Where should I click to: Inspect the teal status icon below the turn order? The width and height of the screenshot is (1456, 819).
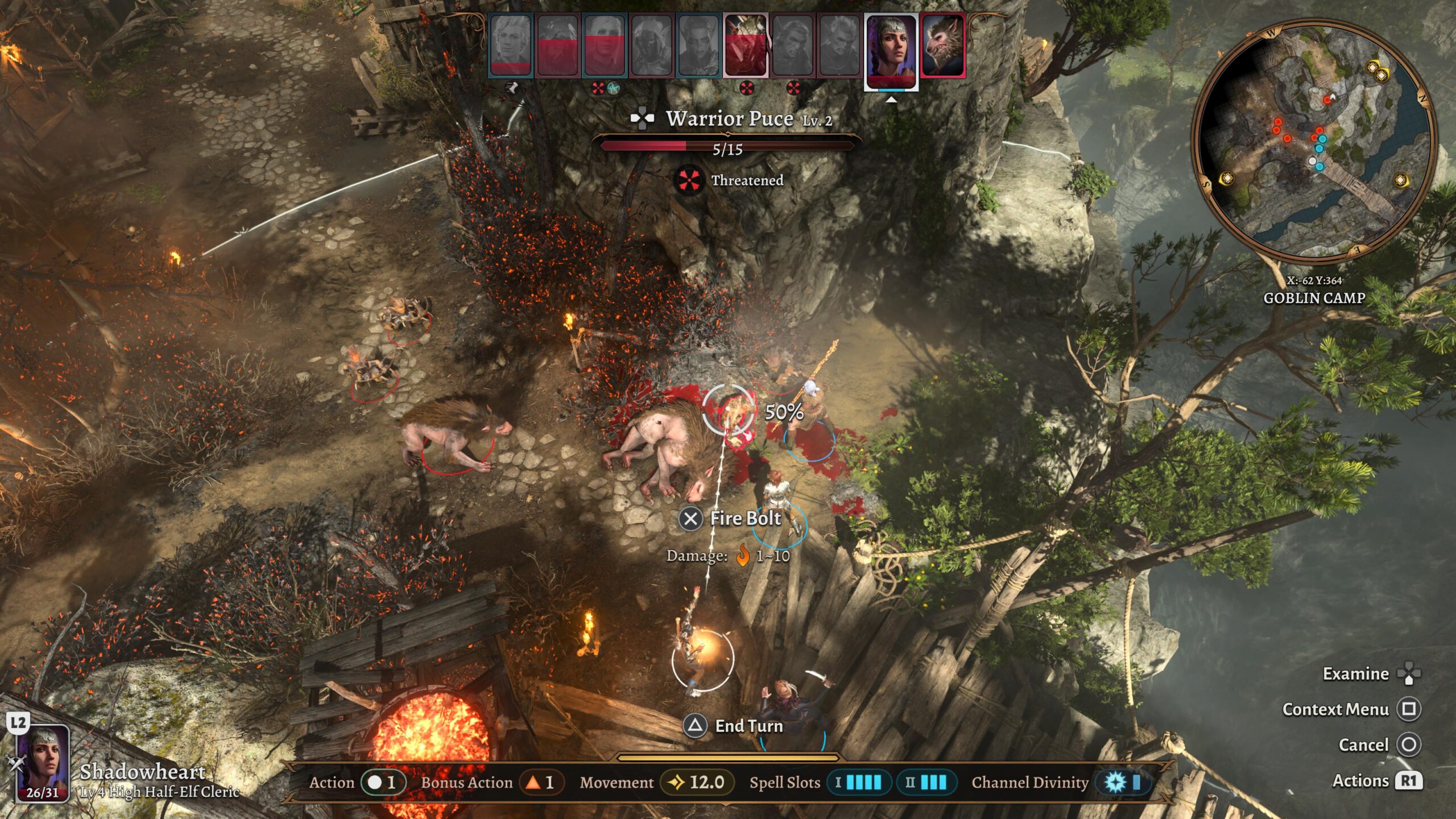(x=613, y=88)
